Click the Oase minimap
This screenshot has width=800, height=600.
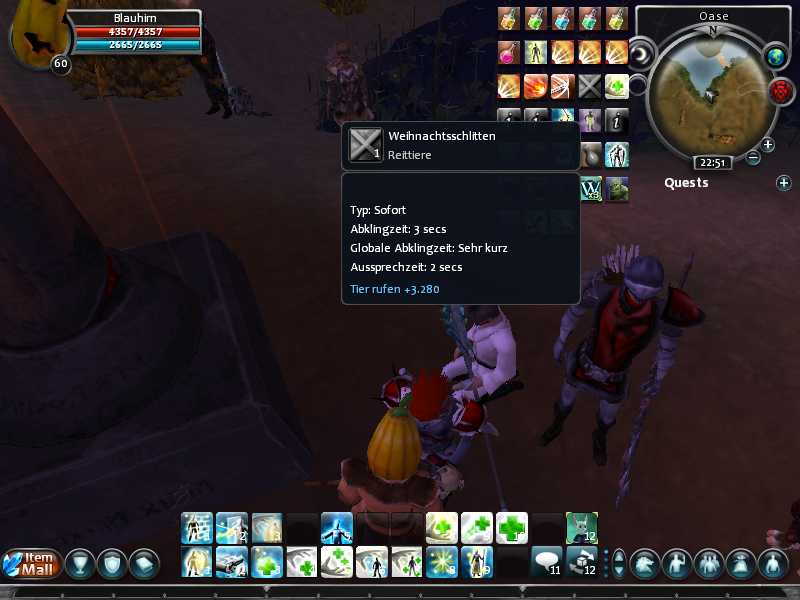tap(712, 91)
